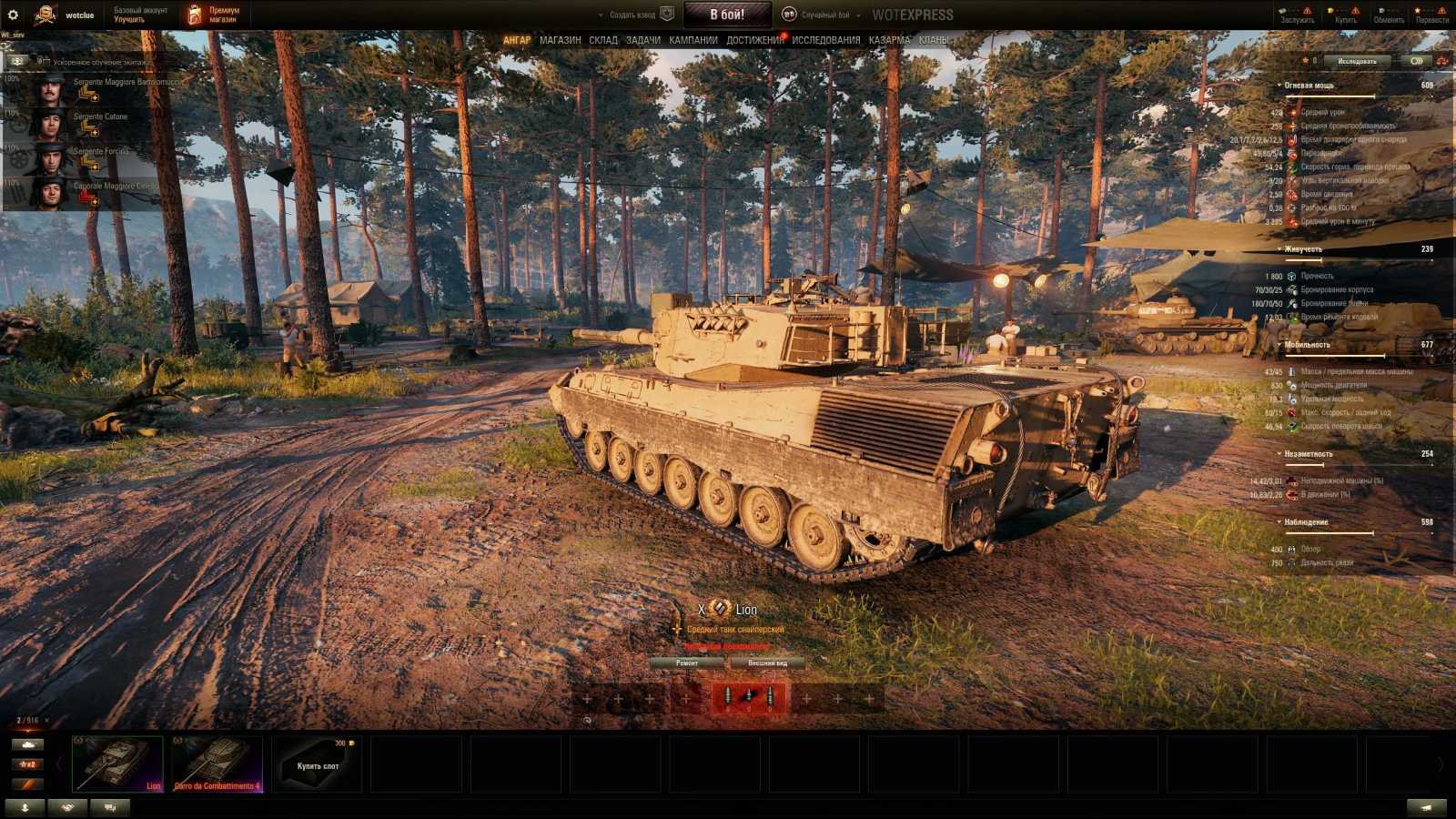
Task: Enable Ускоренное обучение экипажа checkbox
Action: coord(48,63)
